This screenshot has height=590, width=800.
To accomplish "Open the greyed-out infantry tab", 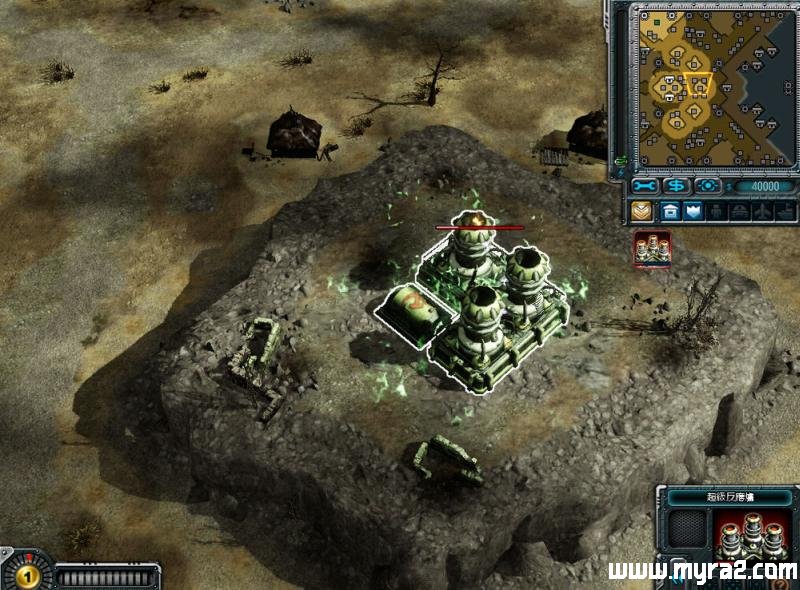I will [x=718, y=211].
